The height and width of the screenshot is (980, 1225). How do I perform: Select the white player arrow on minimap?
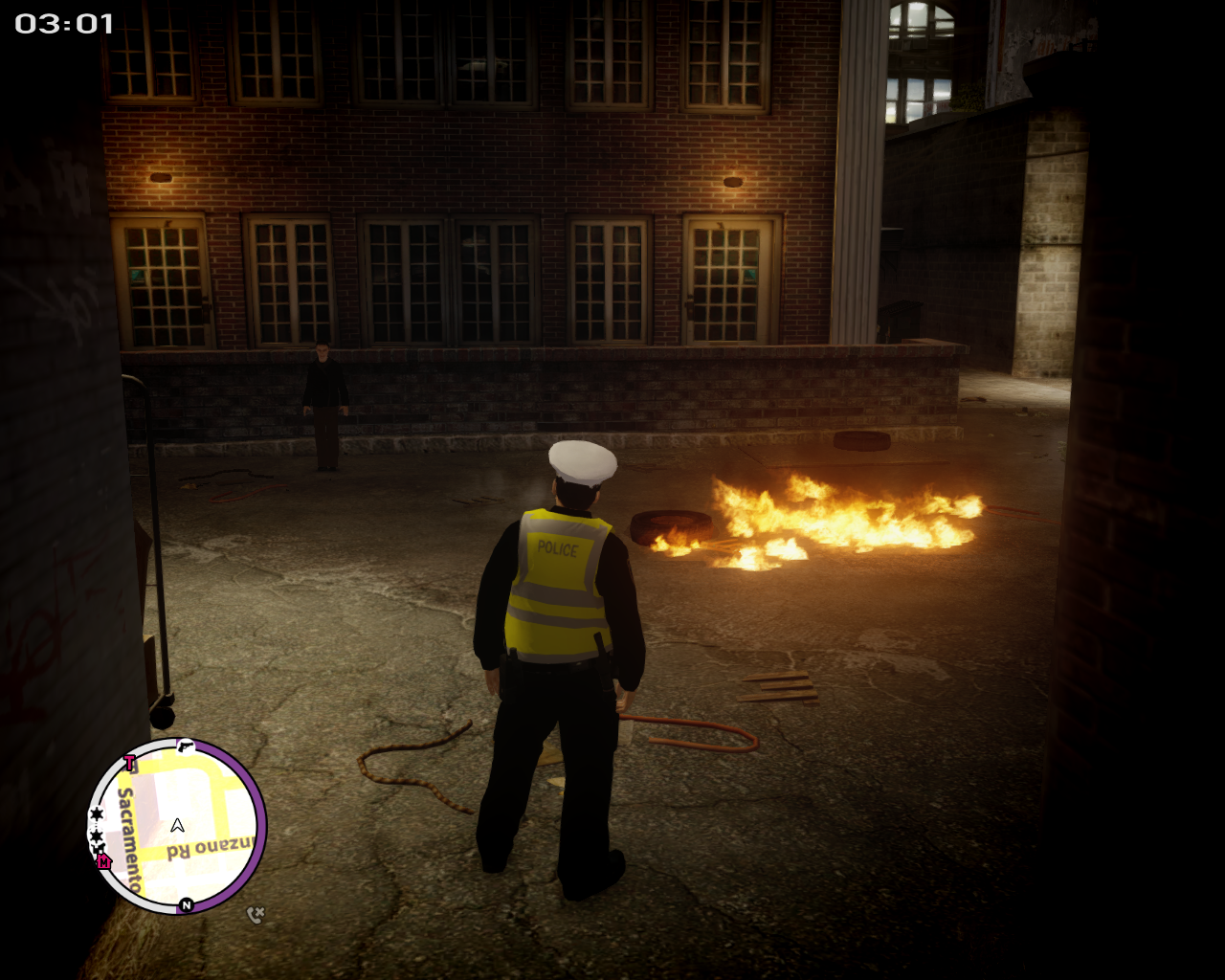point(177,825)
